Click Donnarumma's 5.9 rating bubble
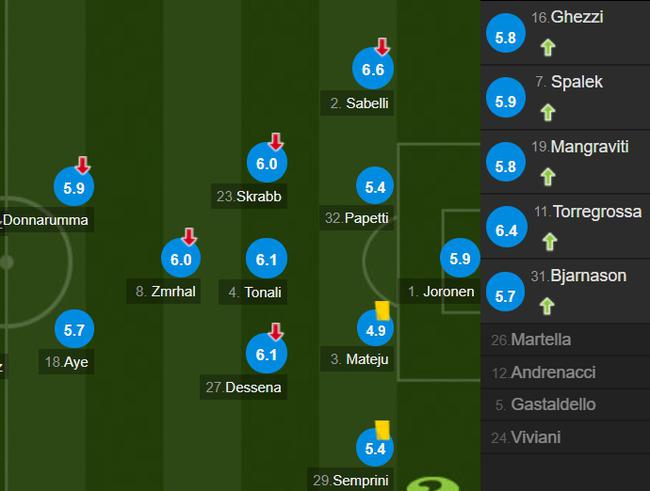This screenshot has width=650, height=491. pyautogui.click(x=74, y=185)
